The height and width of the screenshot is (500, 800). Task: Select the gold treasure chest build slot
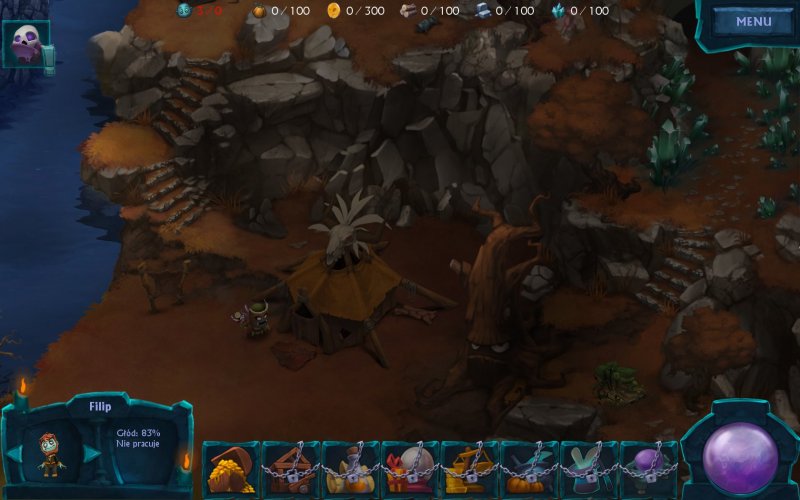(231, 467)
